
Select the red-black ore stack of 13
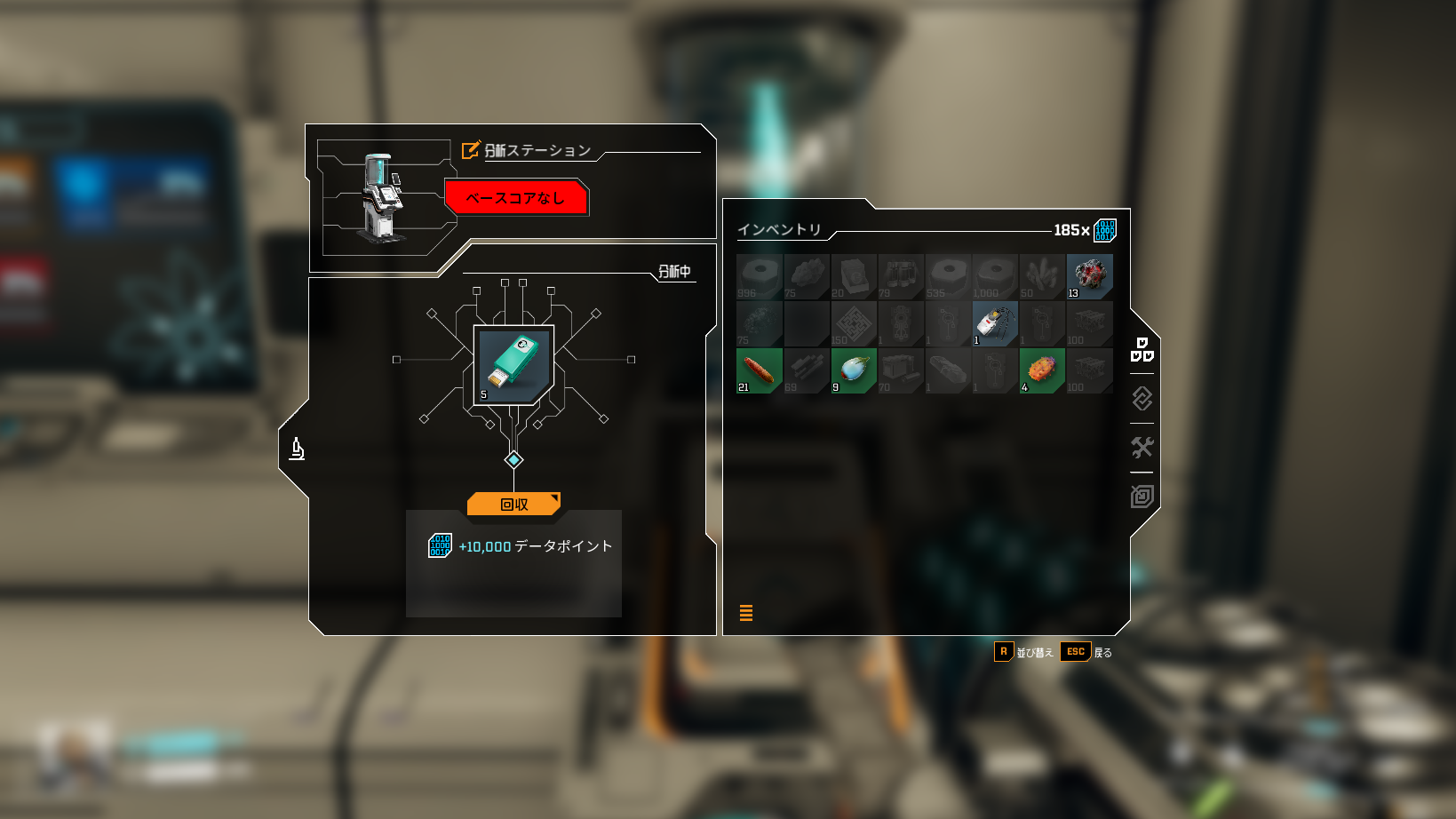point(1089,276)
